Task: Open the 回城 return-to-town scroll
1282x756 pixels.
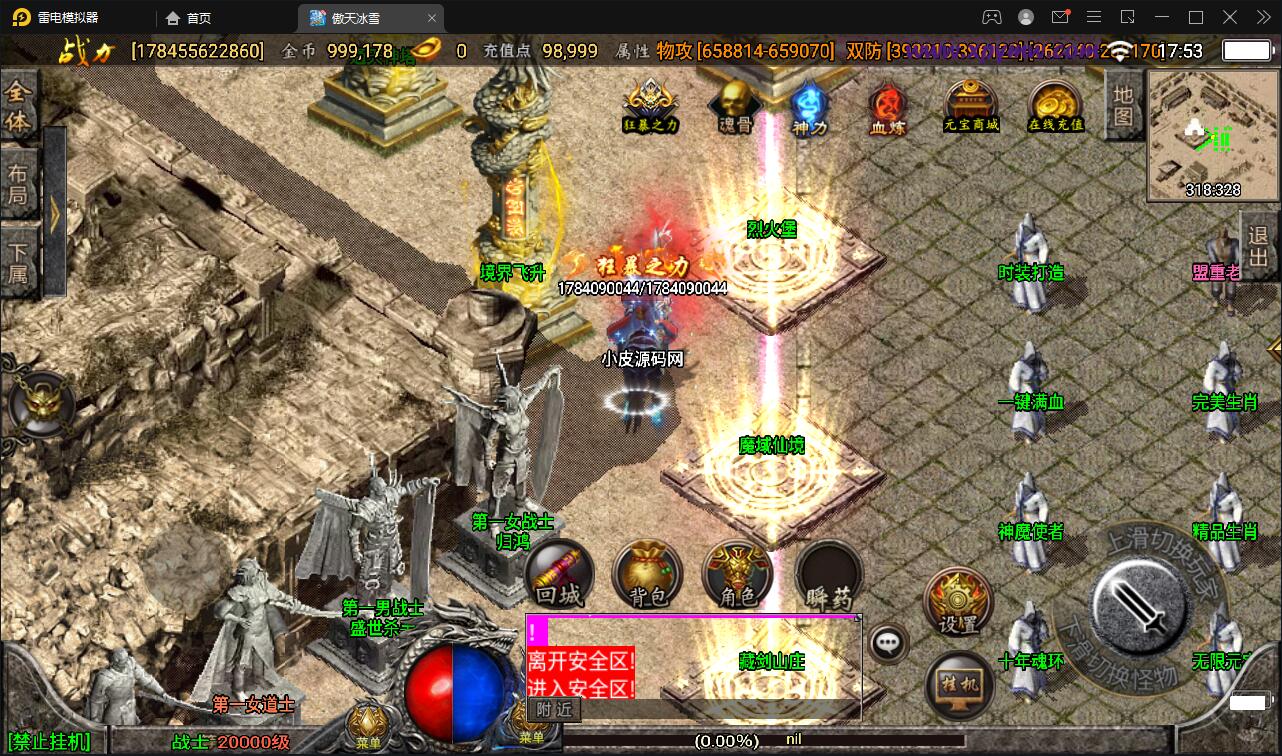Action: [x=559, y=575]
